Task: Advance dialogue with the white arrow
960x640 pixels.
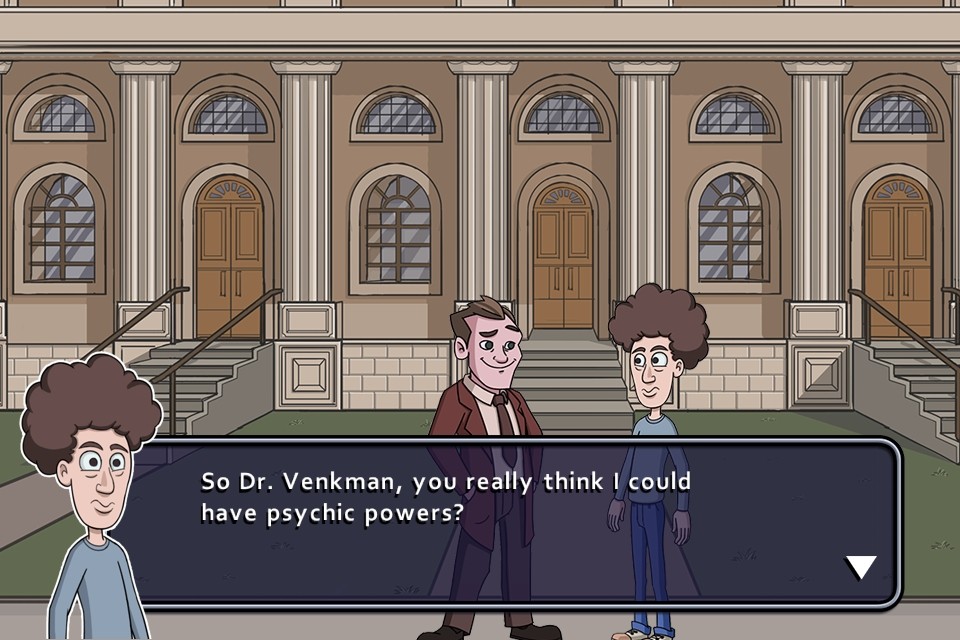Action: [860, 567]
